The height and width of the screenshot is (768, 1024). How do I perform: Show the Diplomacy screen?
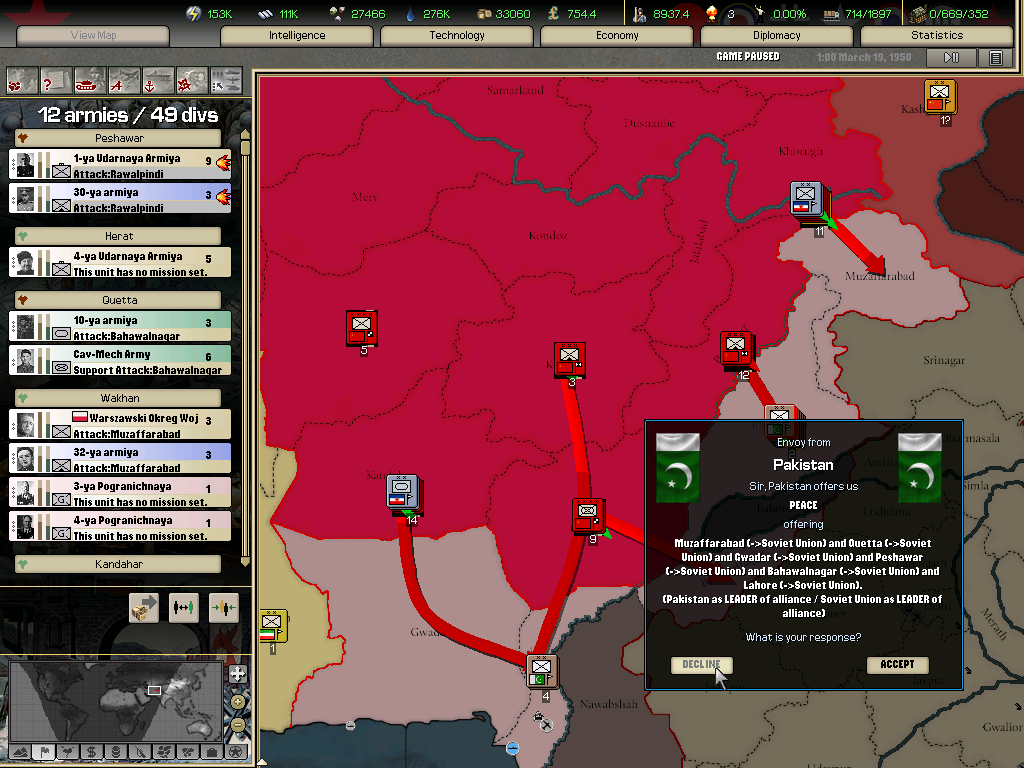point(777,36)
